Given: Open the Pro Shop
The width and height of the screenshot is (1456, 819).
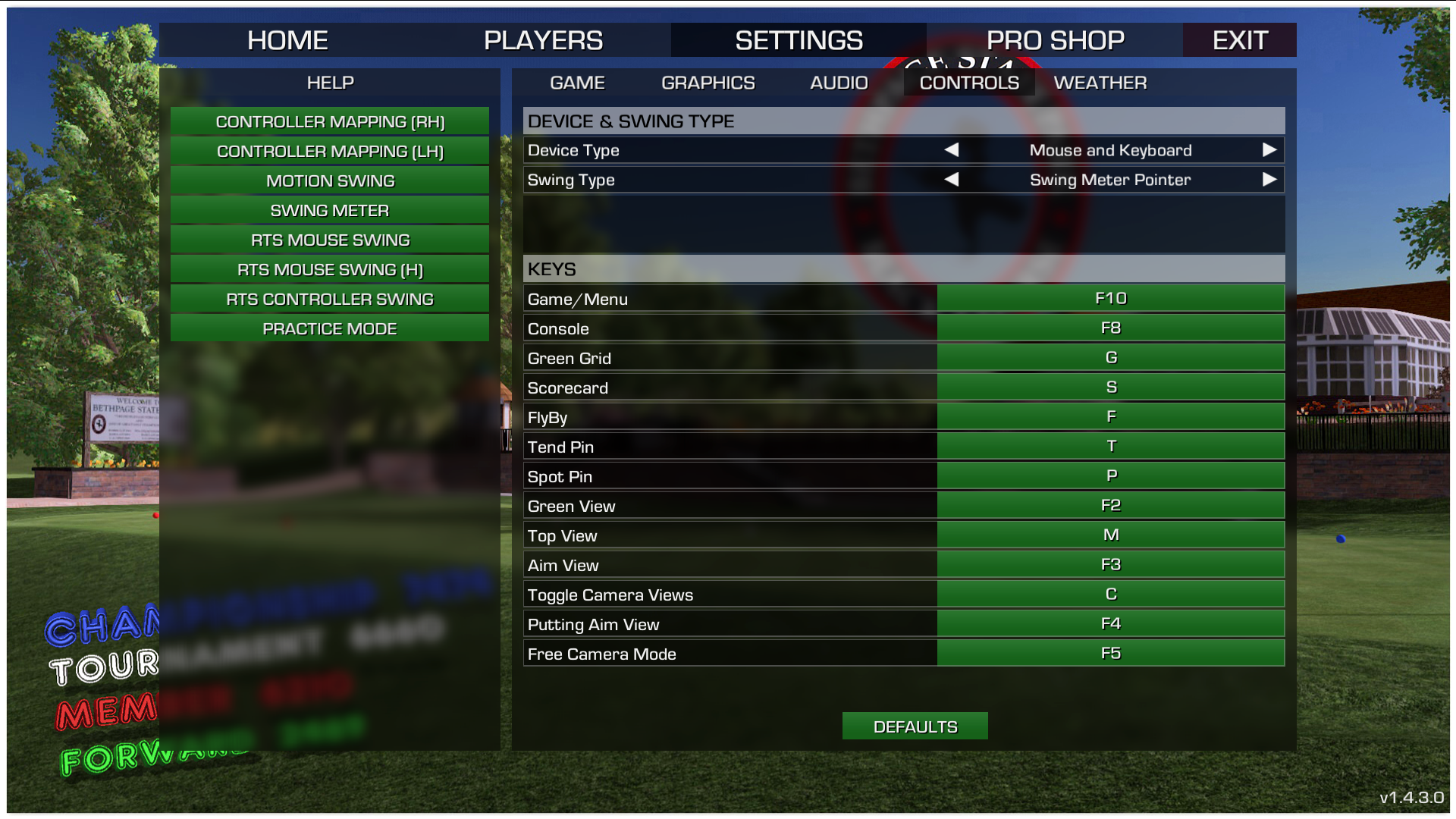Looking at the screenshot, I should [1055, 40].
